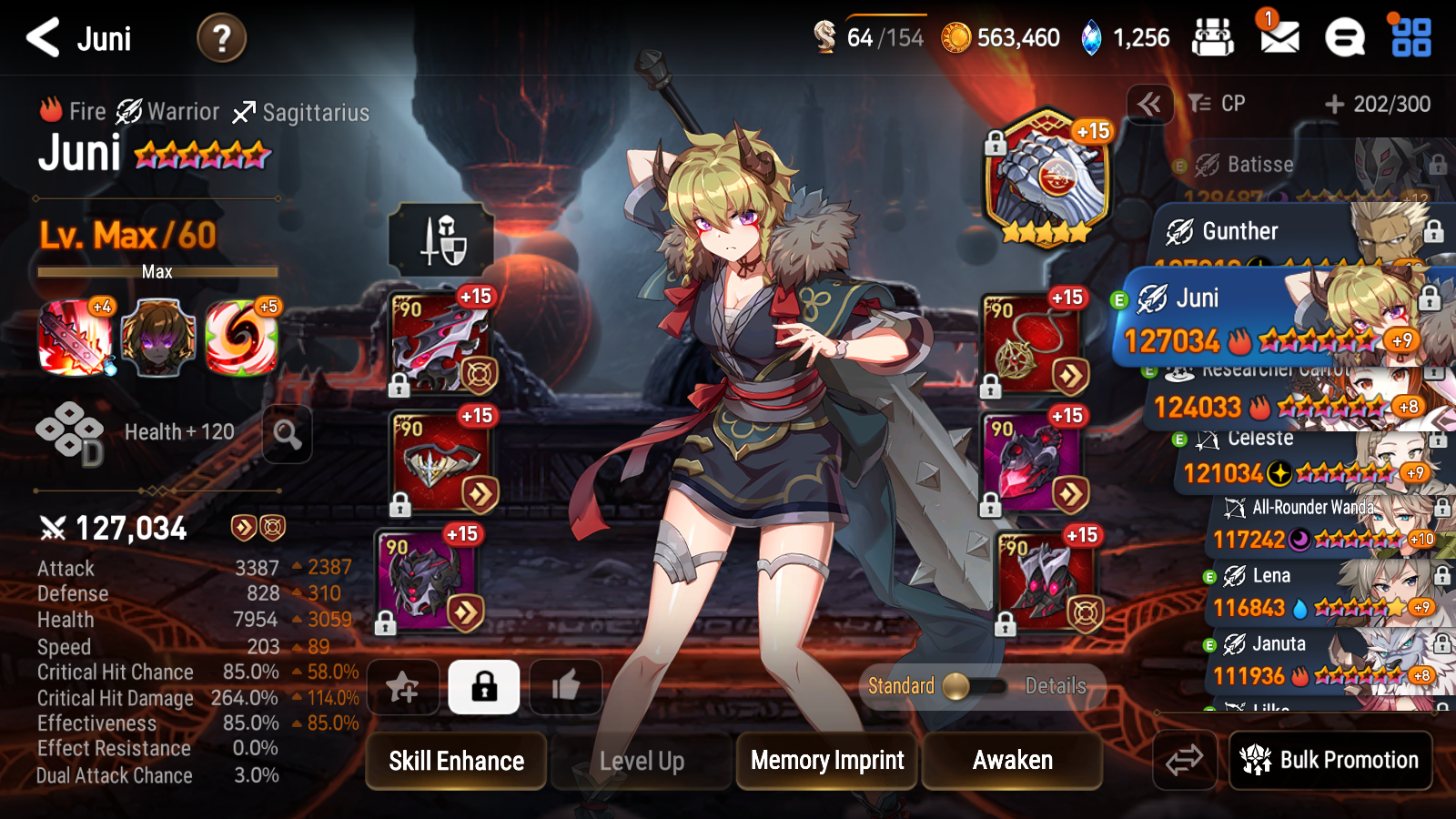The width and height of the screenshot is (1456, 819).
Task: Click the thumbs-up praise icon
Action: [565, 687]
